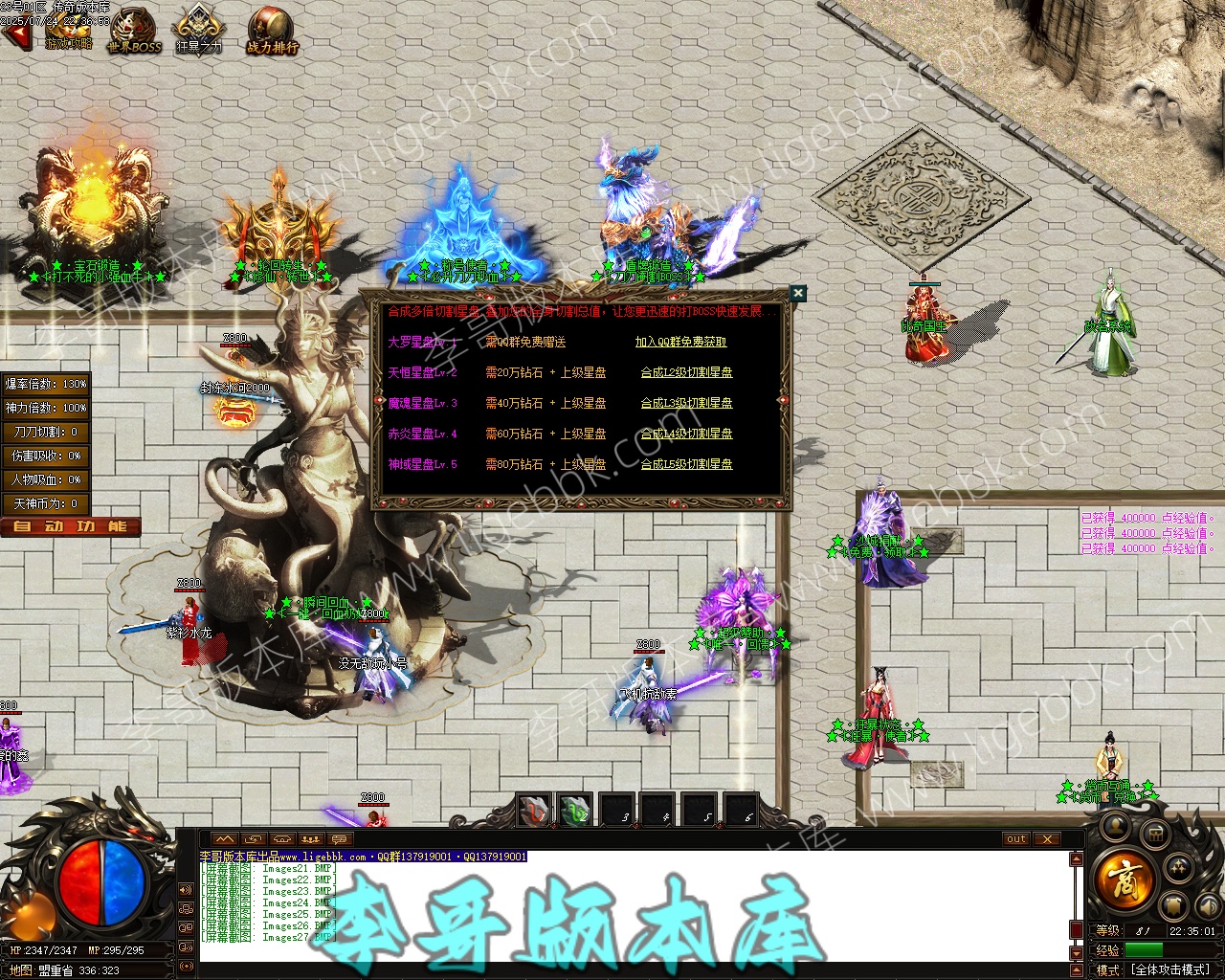Click the red arrow collapse button
The width and height of the screenshot is (1225, 980).
[x=15, y=36]
